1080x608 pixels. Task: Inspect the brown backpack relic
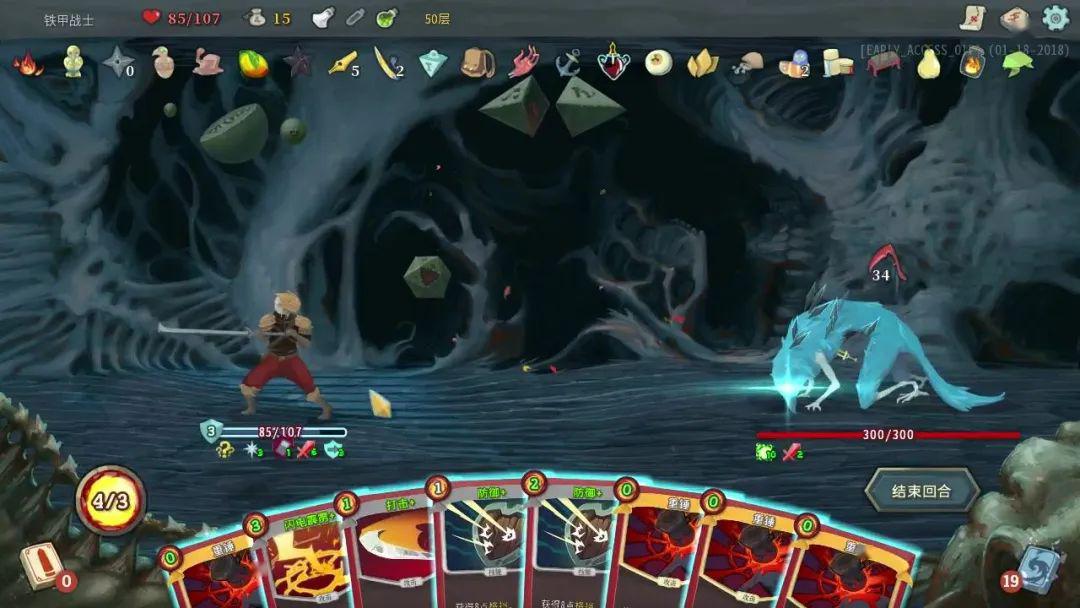[477, 63]
